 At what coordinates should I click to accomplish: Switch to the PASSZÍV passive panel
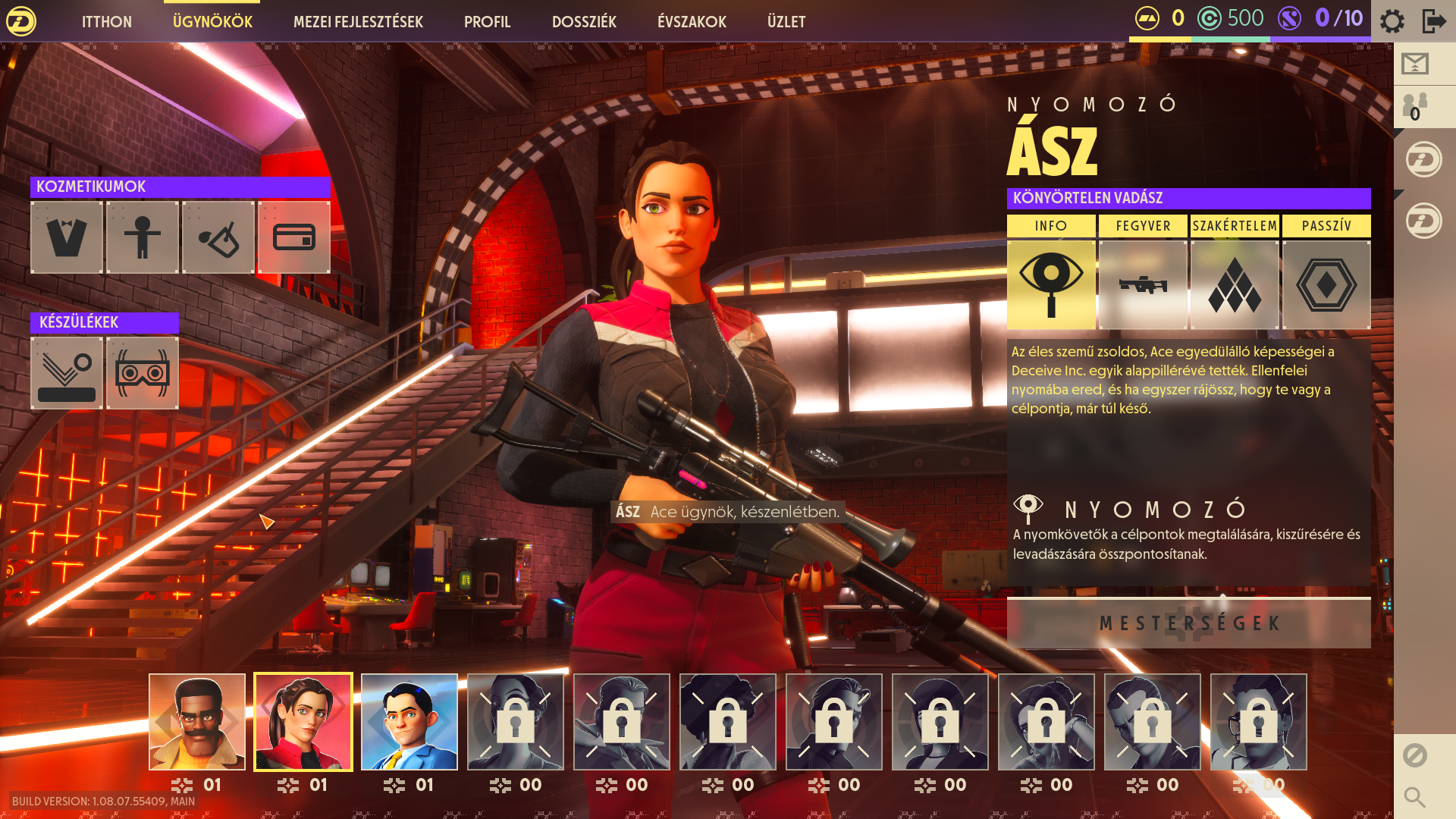pyautogui.click(x=1326, y=284)
